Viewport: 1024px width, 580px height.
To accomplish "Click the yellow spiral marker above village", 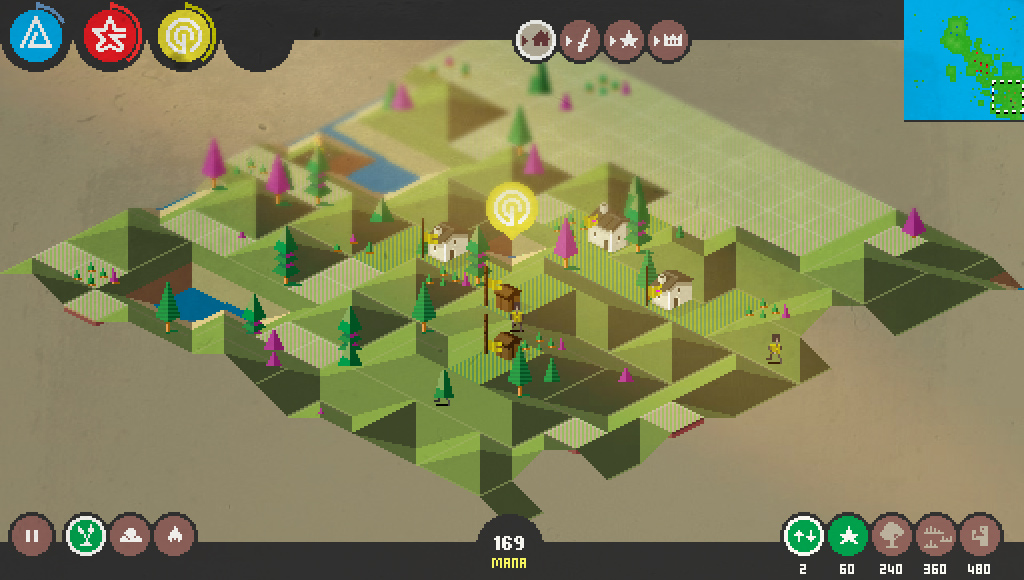I will click(x=512, y=209).
